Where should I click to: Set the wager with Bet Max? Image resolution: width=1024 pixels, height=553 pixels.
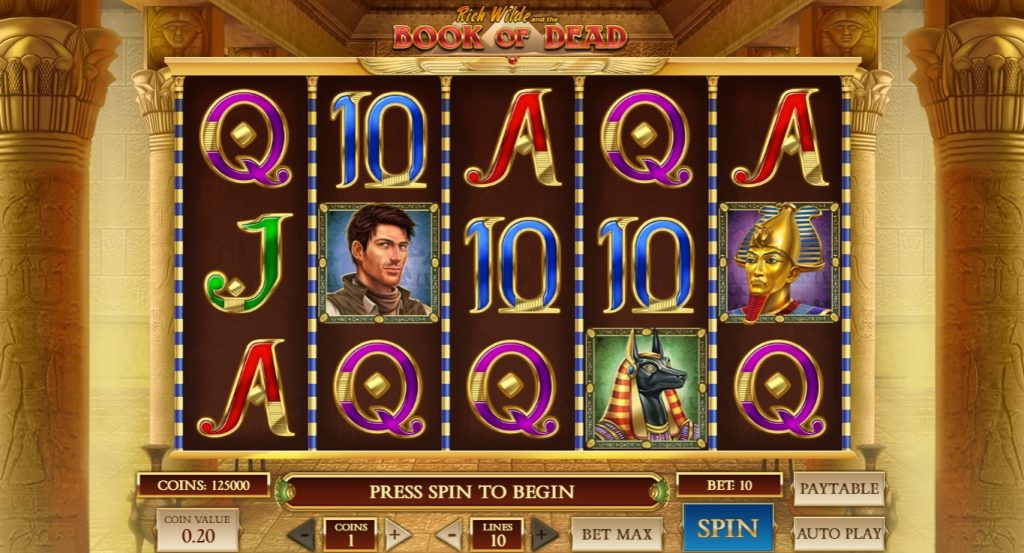(x=618, y=534)
